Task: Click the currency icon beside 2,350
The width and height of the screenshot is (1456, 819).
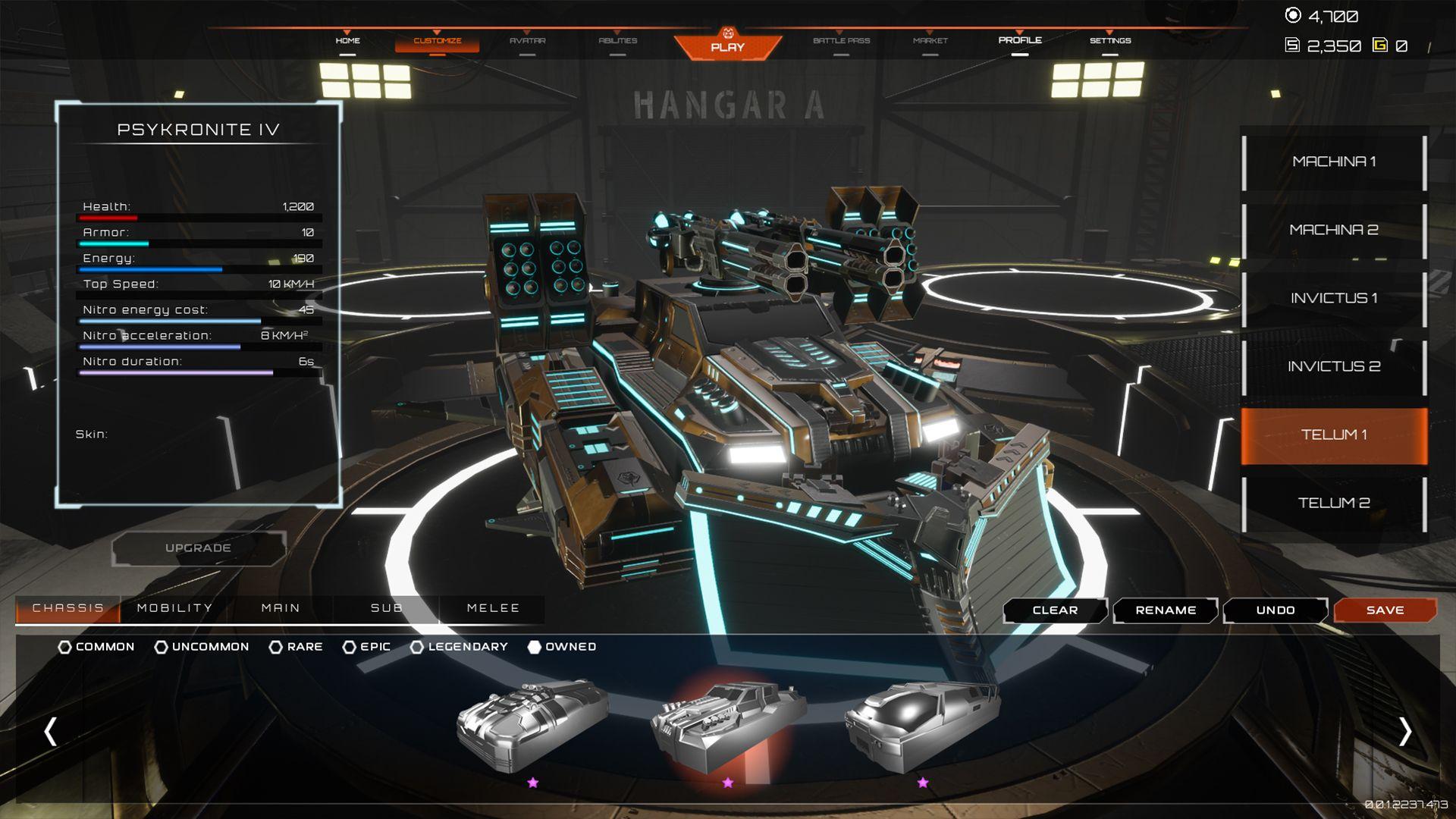Action: click(x=1294, y=45)
